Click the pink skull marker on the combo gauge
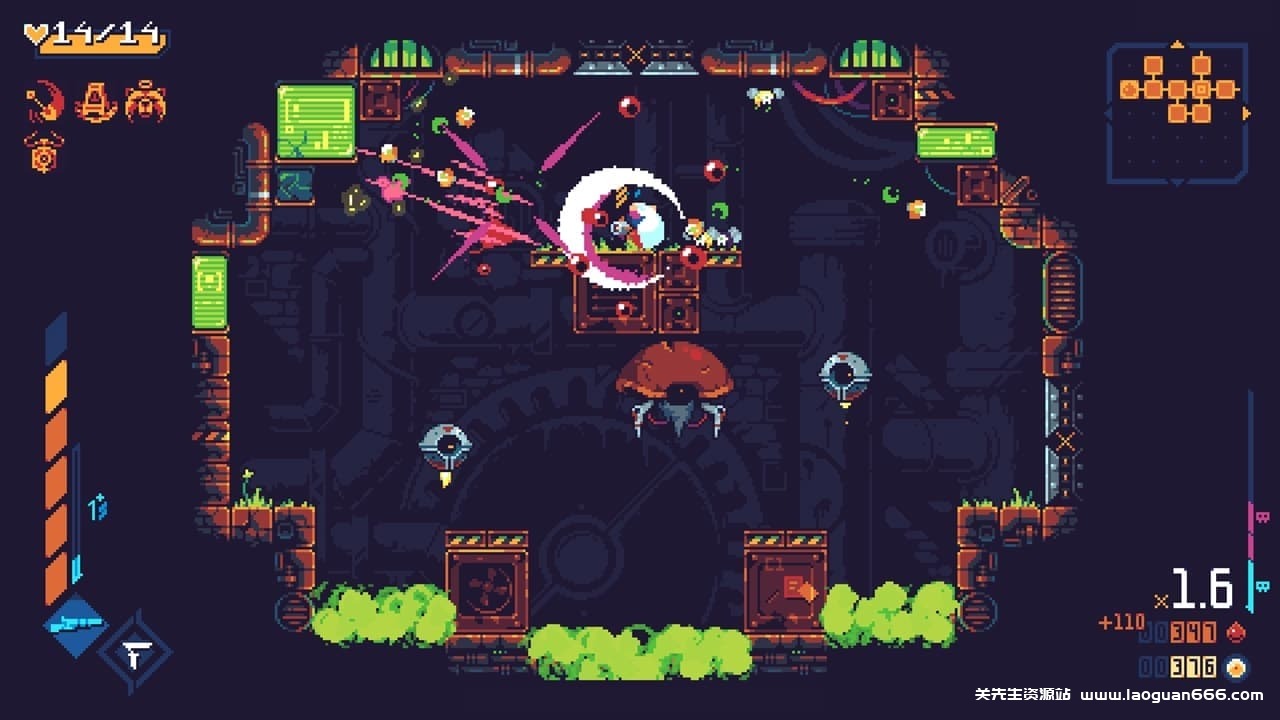 pyautogui.click(x=1262, y=516)
